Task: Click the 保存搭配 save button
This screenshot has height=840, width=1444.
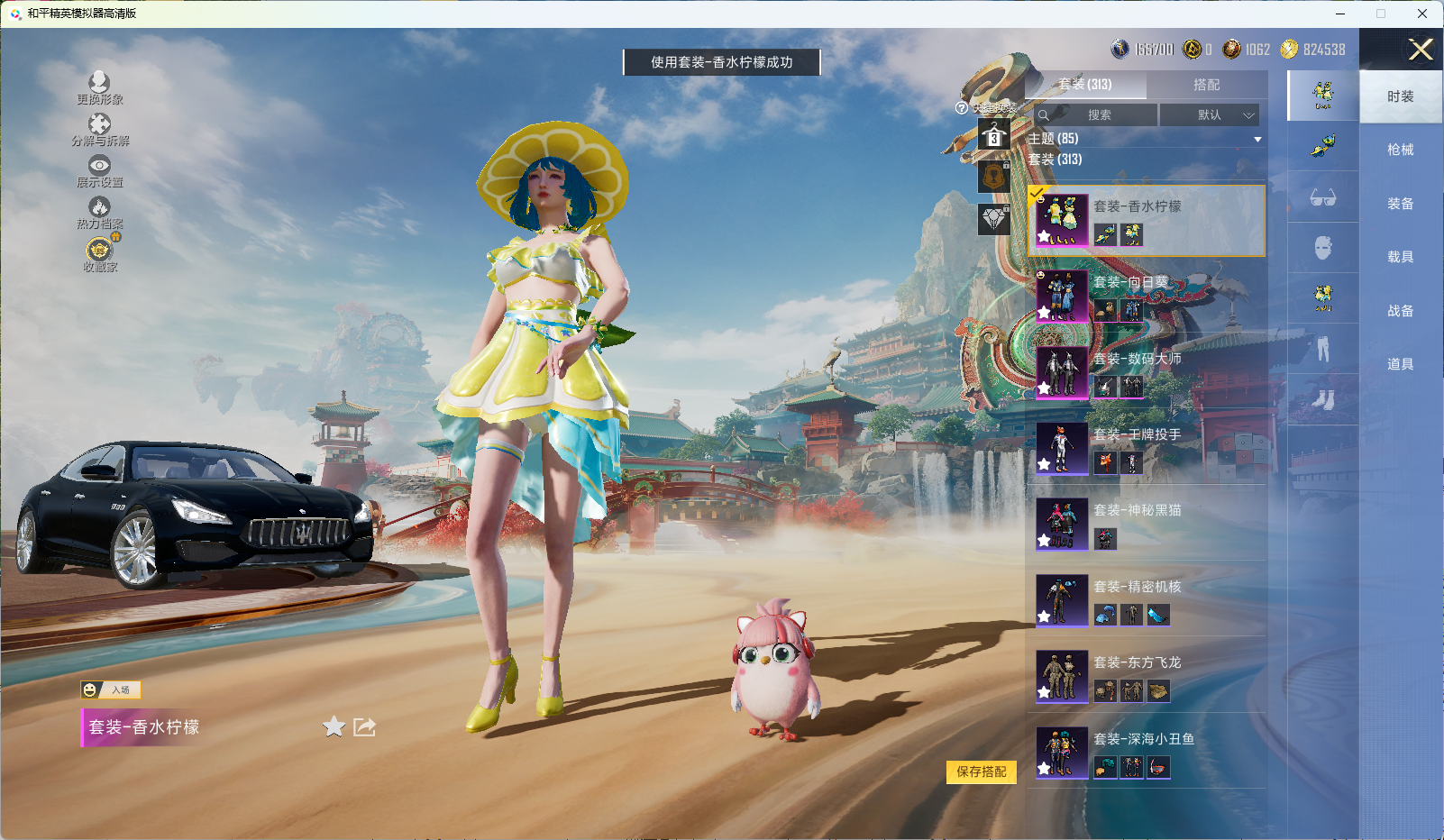Action: [x=981, y=772]
